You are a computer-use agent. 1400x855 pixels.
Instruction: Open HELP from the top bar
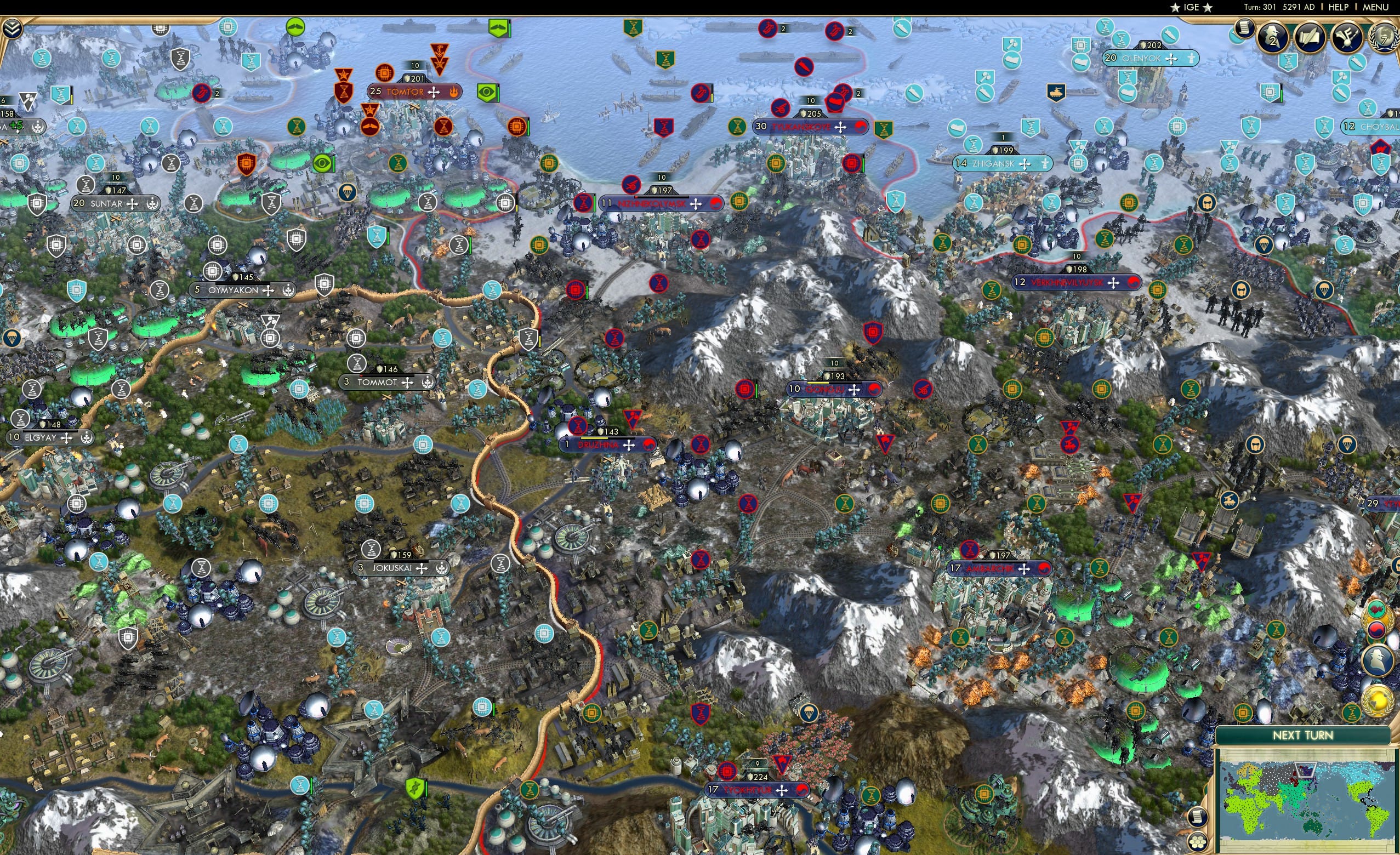pyautogui.click(x=1339, y=7)
